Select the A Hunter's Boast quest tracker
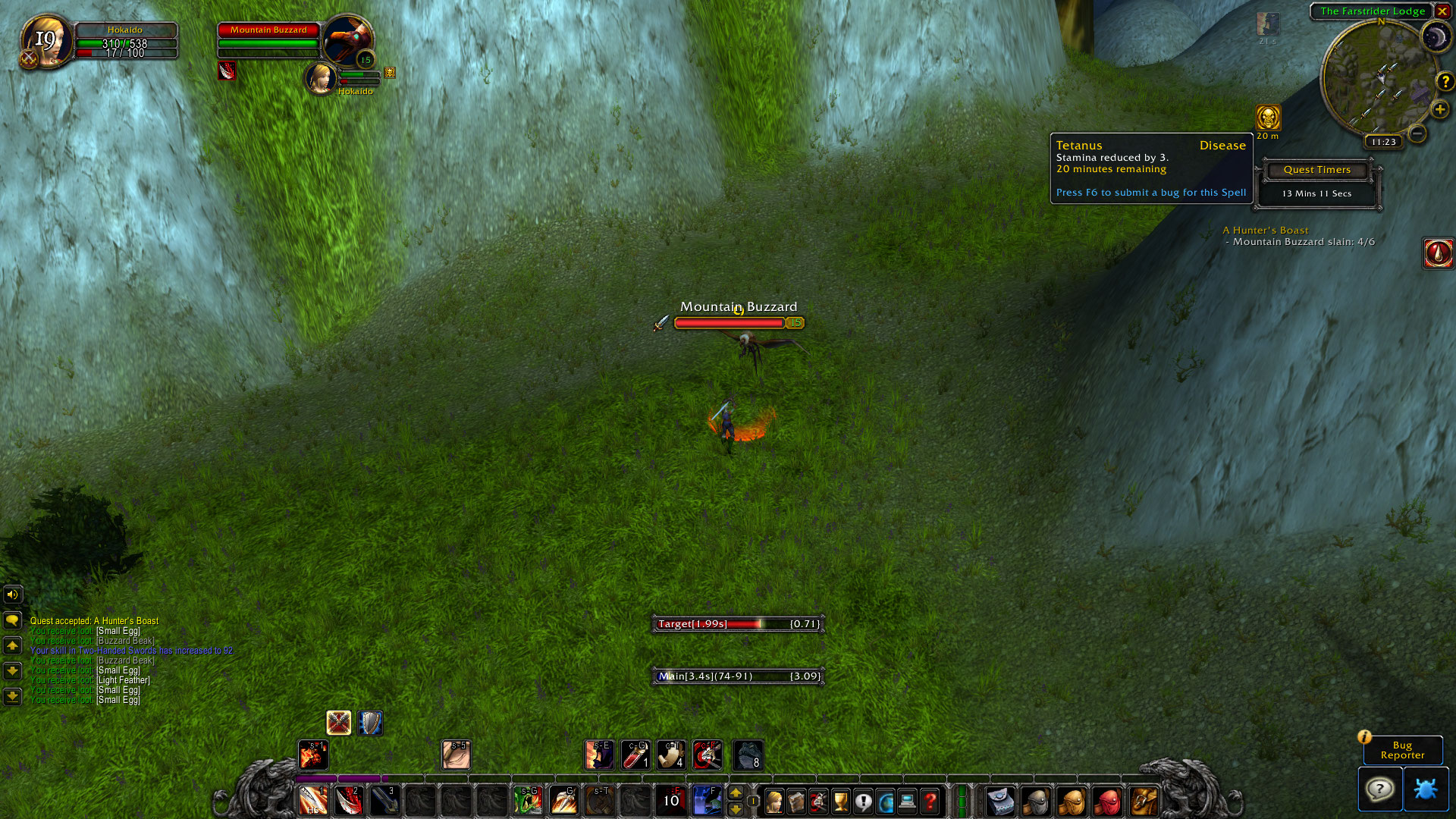 pyautogui.click(x=1265, y=231)
